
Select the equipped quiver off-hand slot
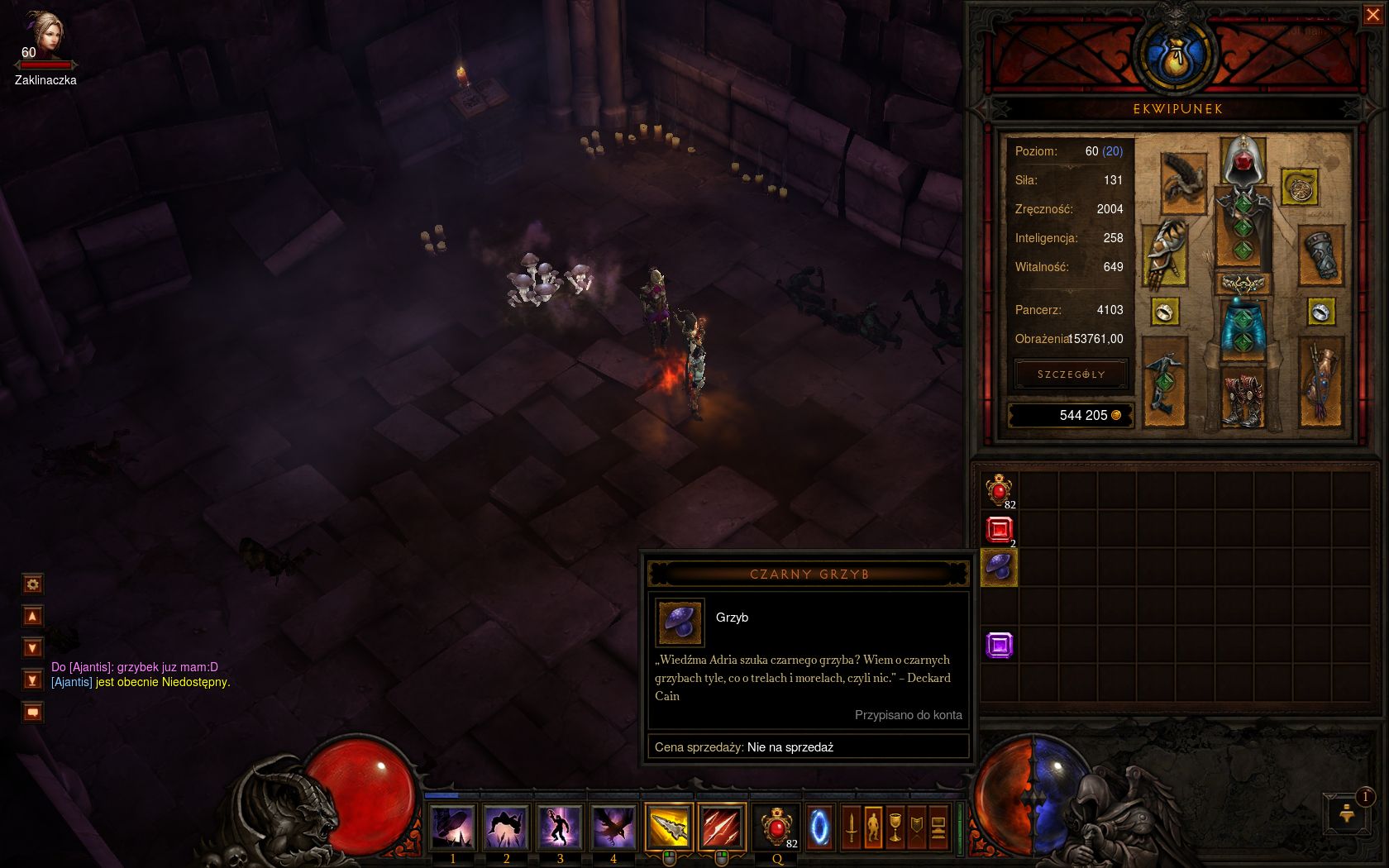[1320, 382]
